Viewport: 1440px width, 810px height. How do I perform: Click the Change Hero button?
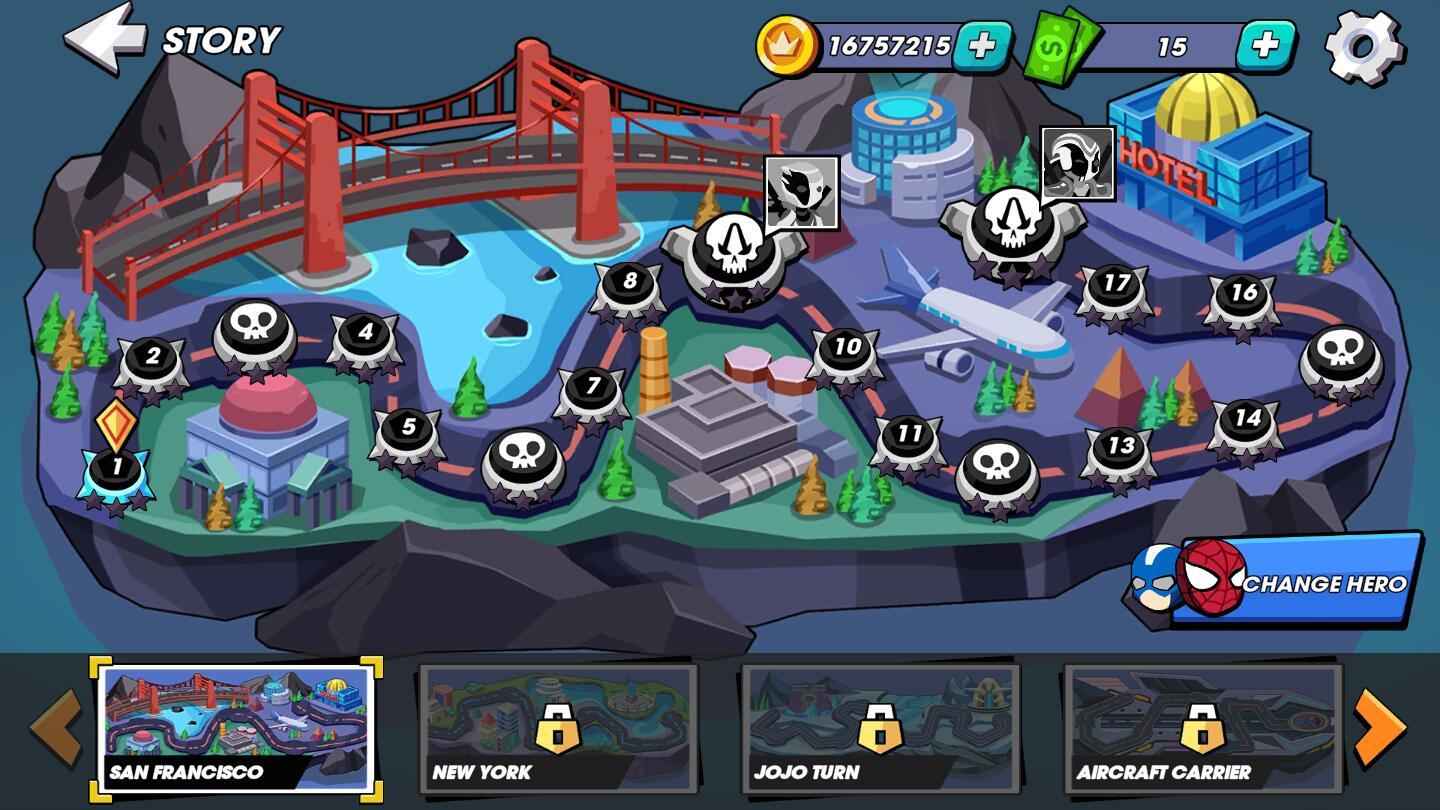[1300, 582]
